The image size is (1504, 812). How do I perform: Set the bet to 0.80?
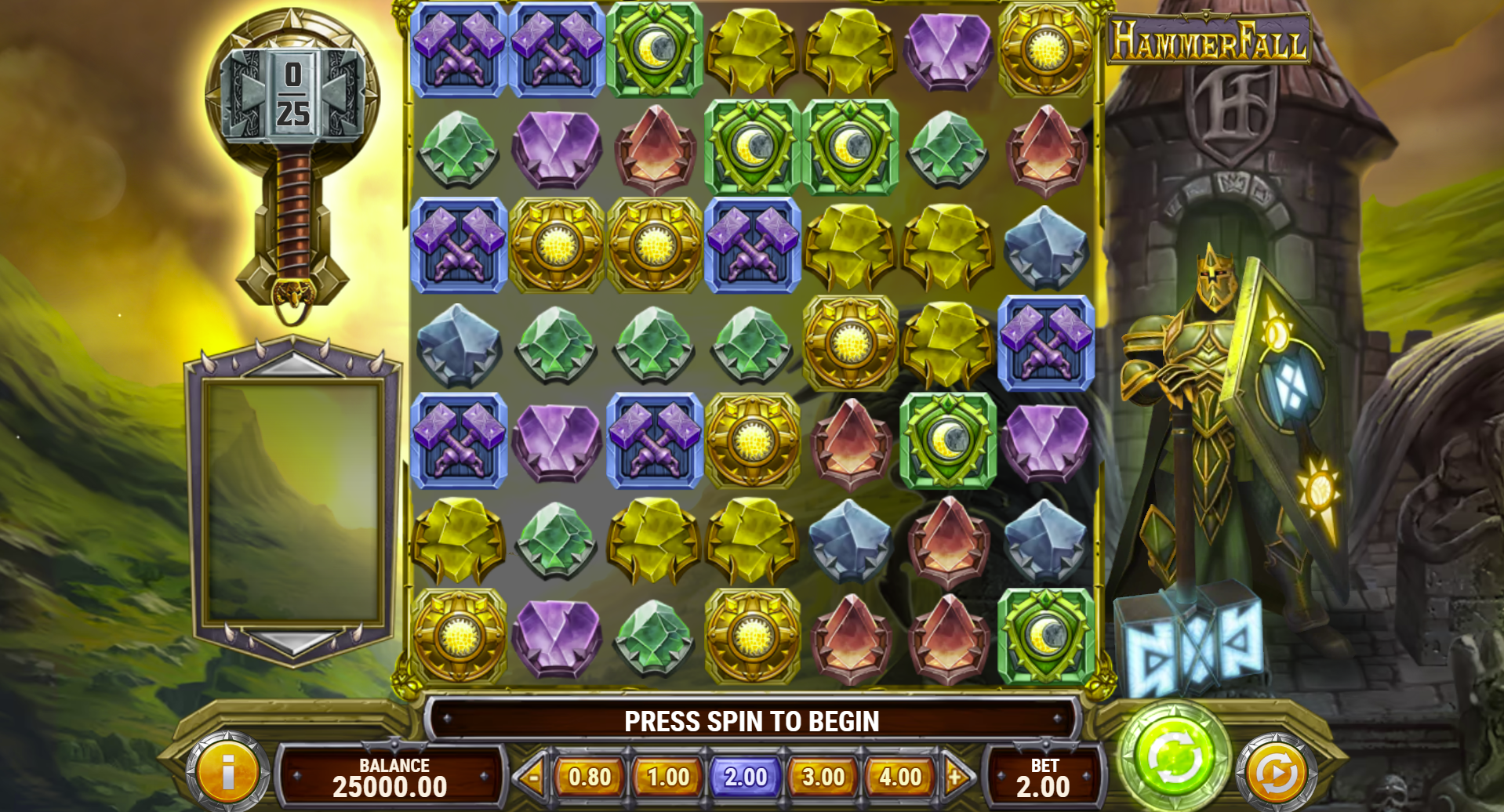coord(589,777)
